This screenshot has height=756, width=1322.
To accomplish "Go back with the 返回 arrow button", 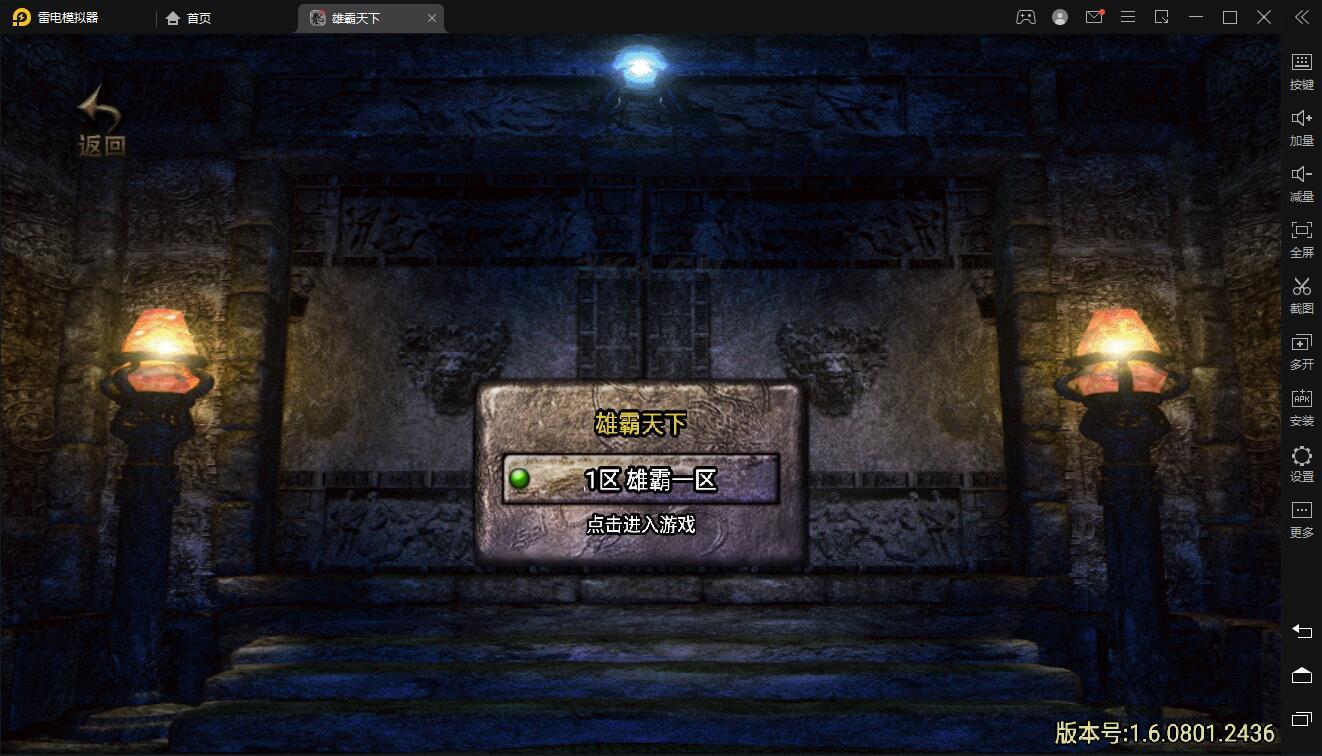I will coord(101,122).
